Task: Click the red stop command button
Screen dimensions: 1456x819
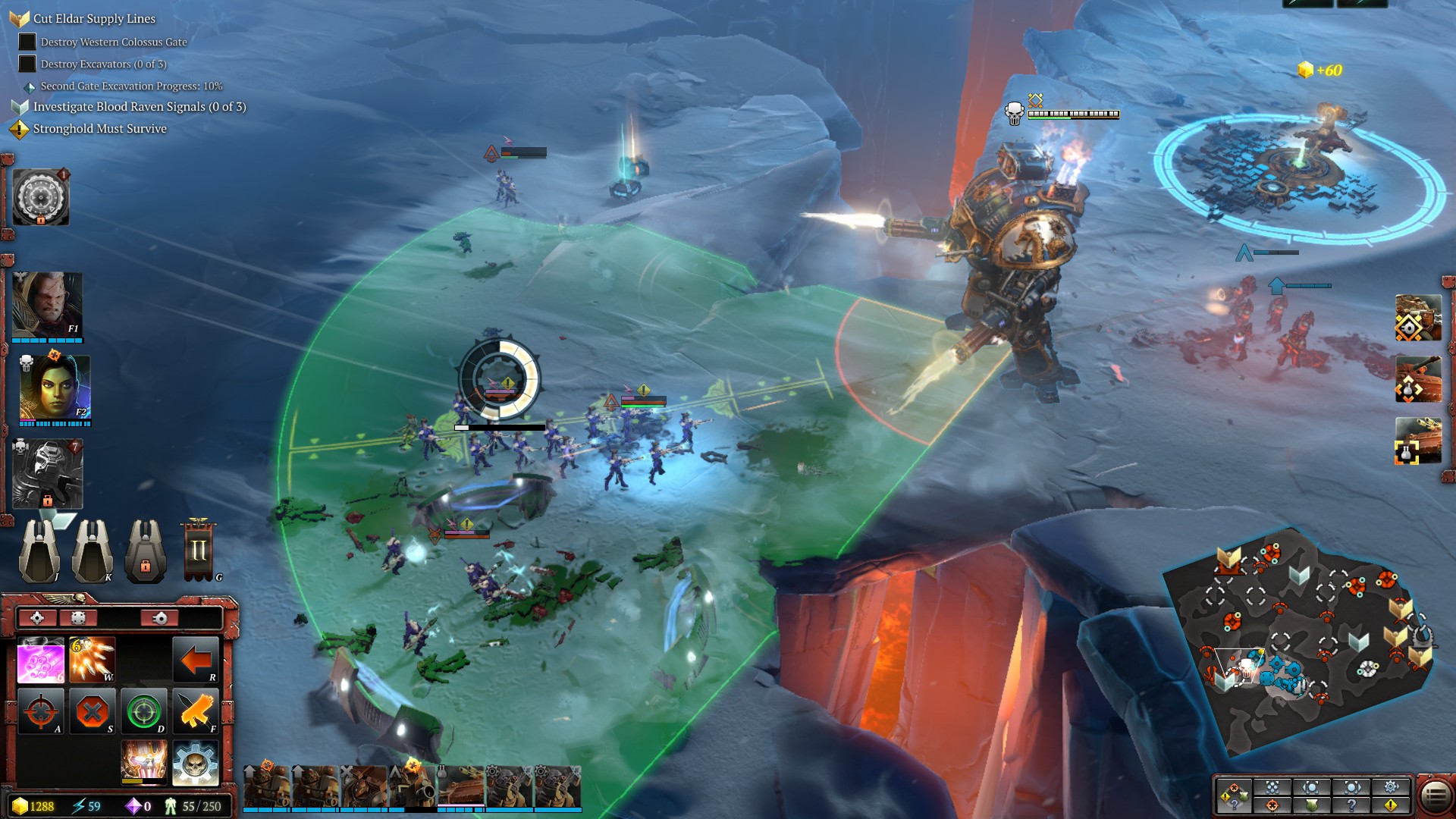Action: 93,711
